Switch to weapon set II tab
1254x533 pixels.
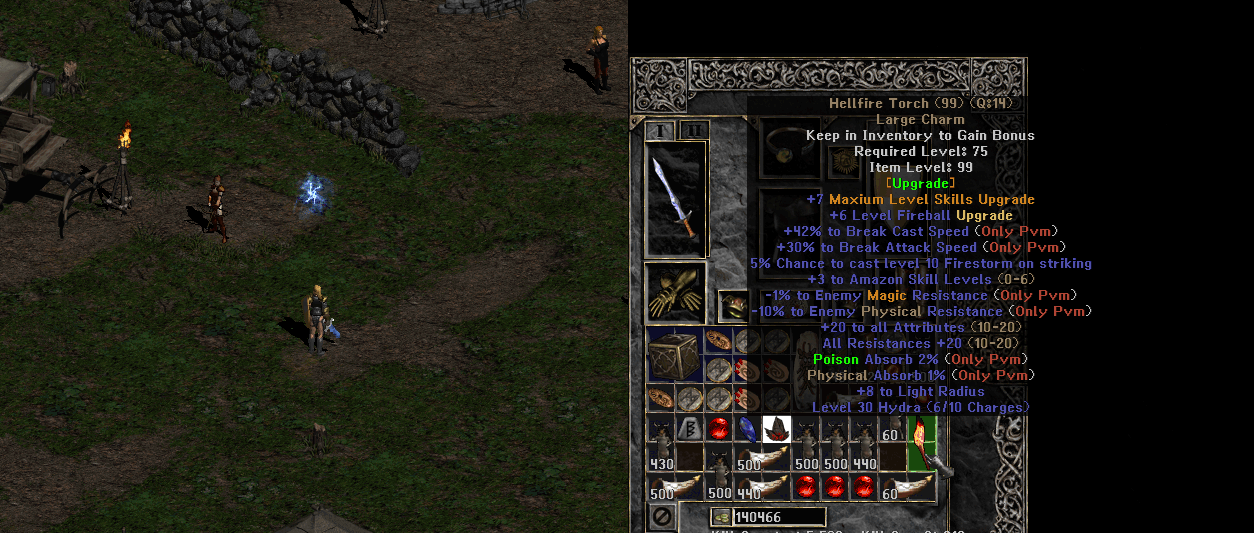point(694,130)
